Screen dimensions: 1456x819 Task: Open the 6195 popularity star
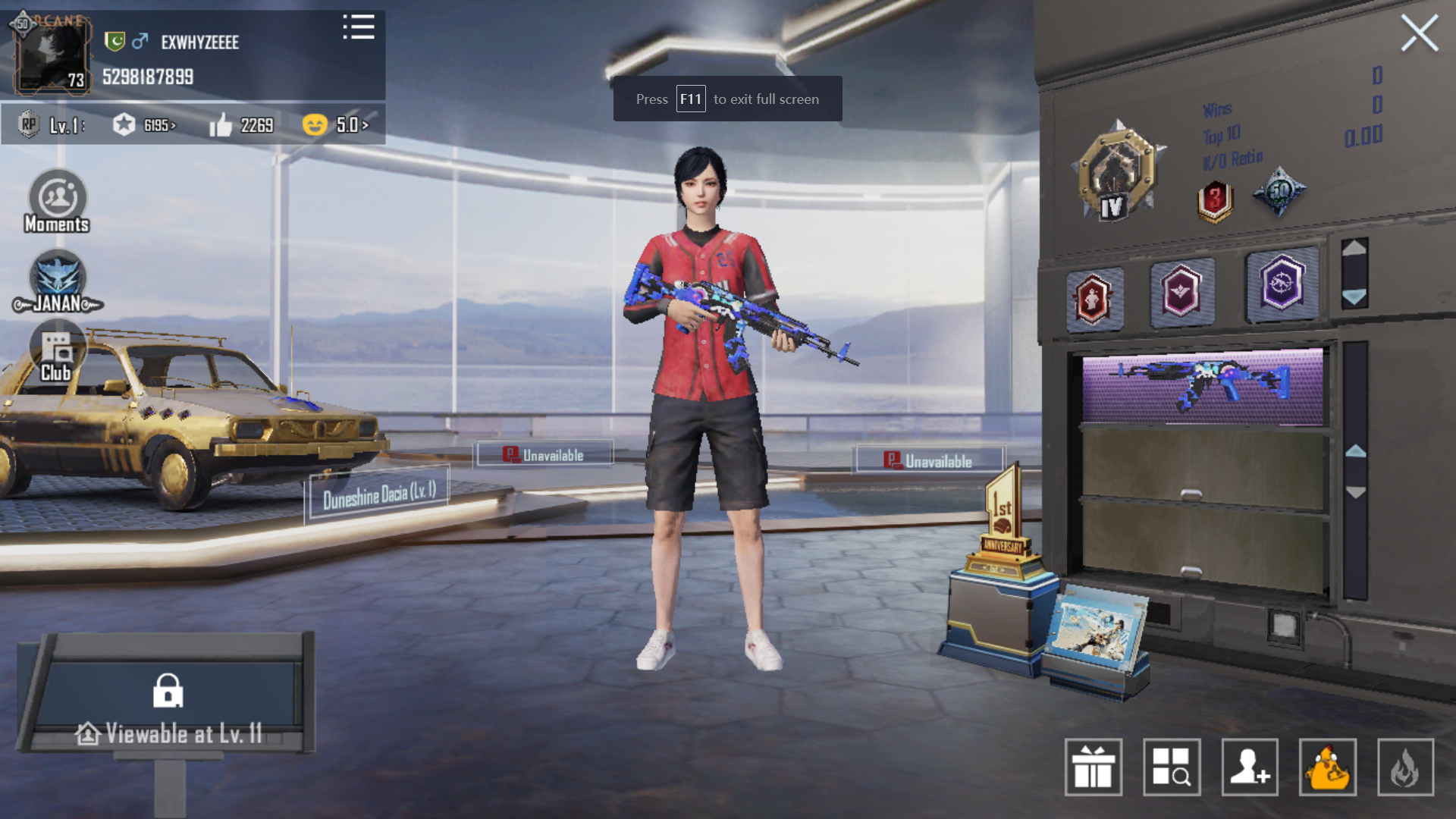(x=145, y=125)
